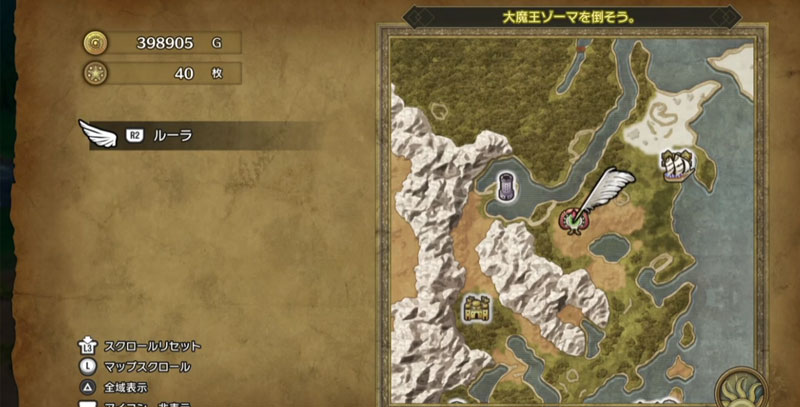Open the 大魔王ゾーマを倒そう objective banner
This screenshot has height=407, width=800.
(570, 18)
